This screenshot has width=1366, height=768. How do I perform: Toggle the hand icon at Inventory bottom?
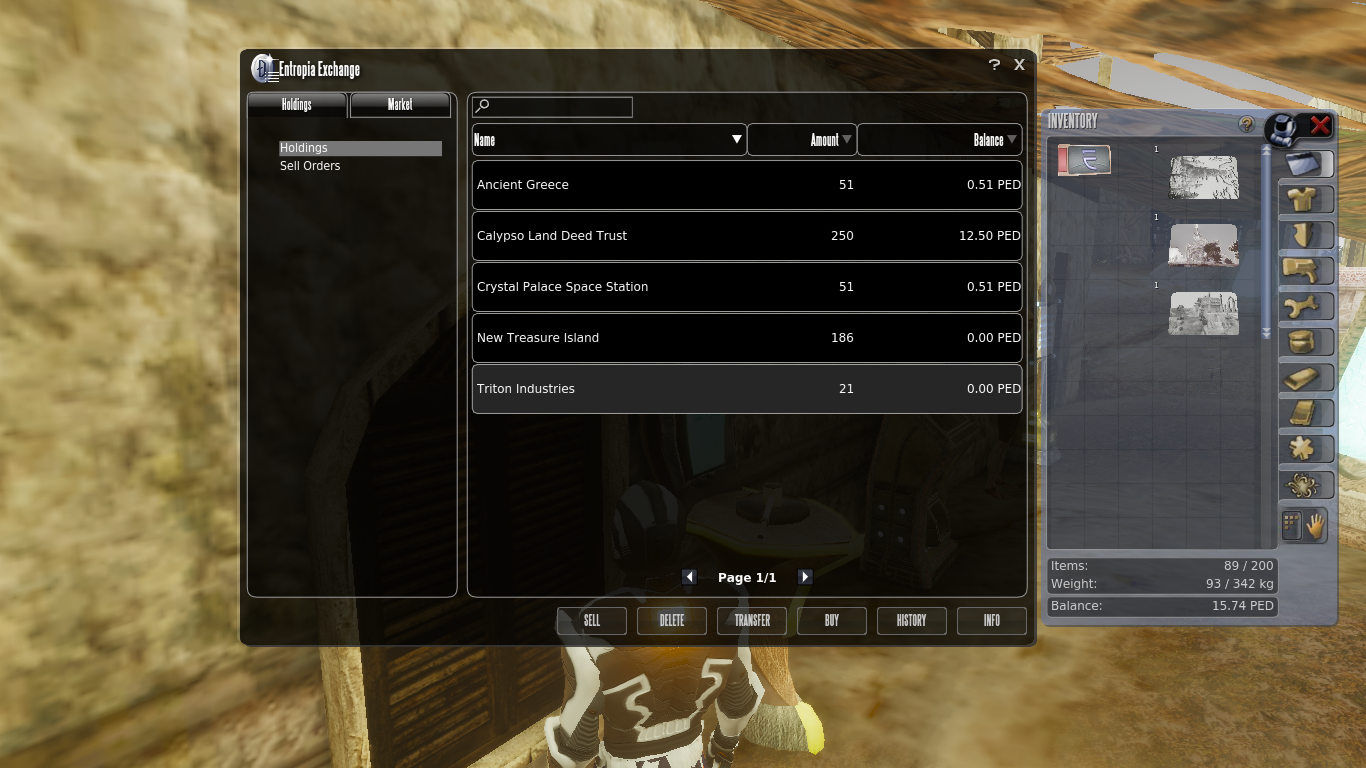click(x=1317, y=523)
